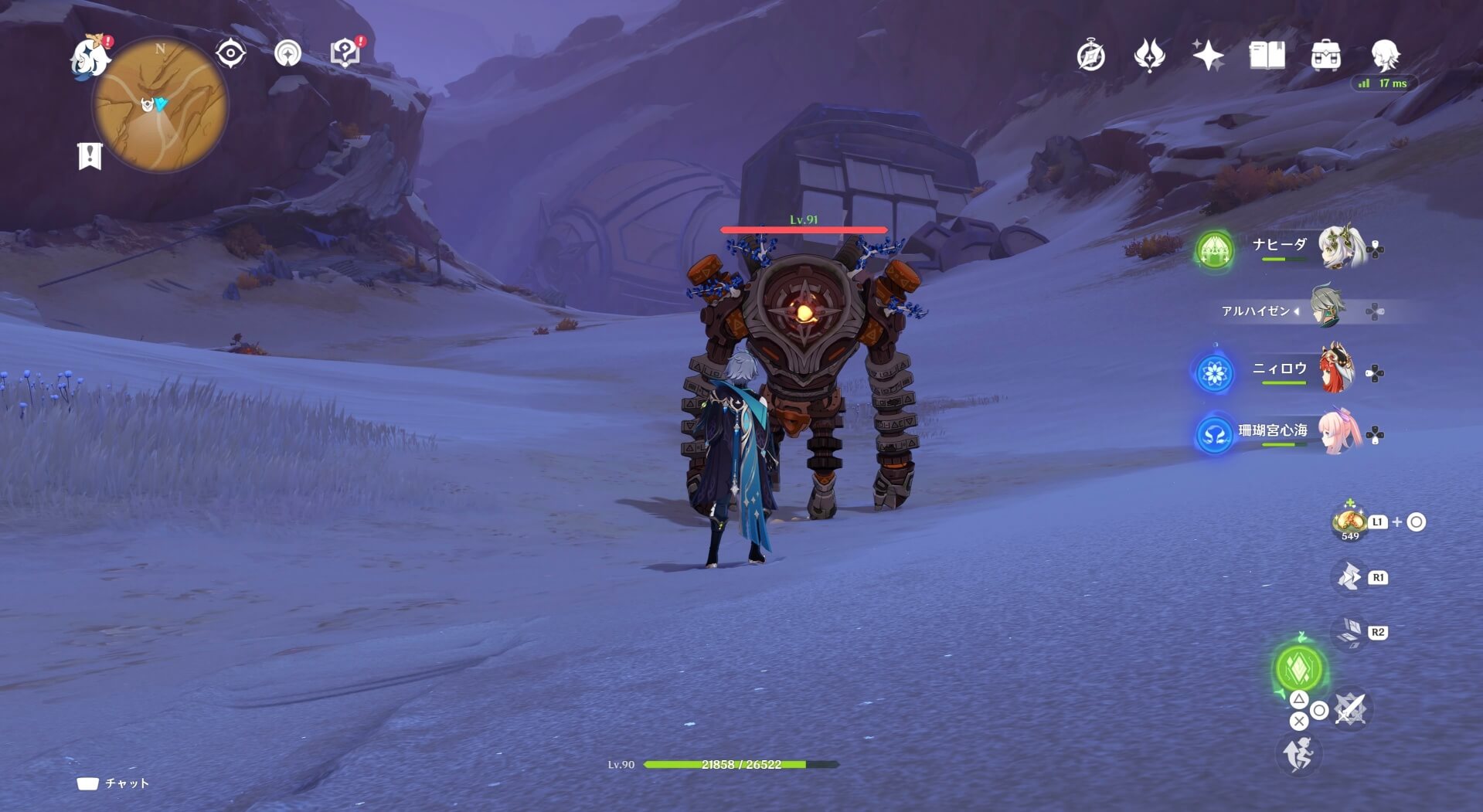Image resolution: width=1483 pixels, height=812 pixels.
Task: Open the wish star icon
Action: 1207,56
